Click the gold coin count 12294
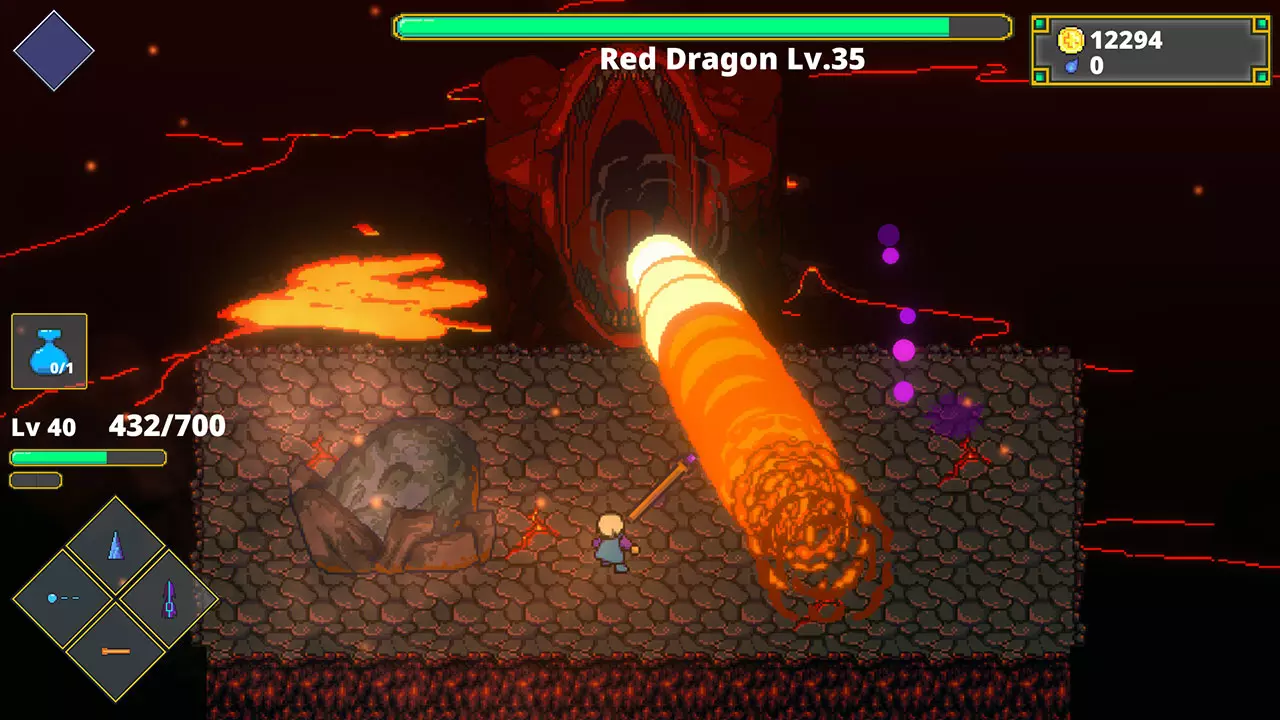The height and width of the screenshot is (720, 1280). point(1128,41)
